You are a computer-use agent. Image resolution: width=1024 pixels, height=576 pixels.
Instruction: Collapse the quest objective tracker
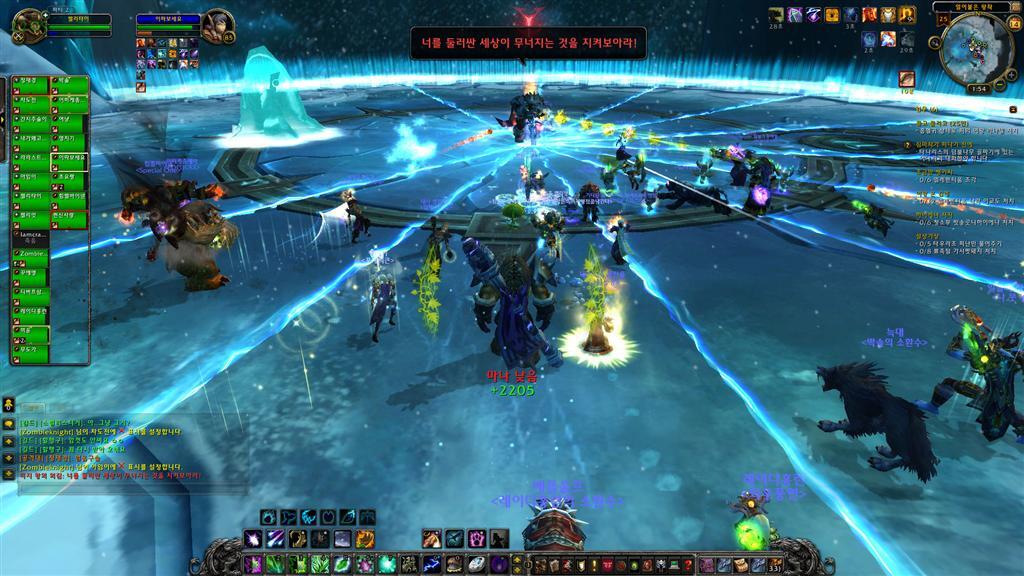(x=1013, y=110)
